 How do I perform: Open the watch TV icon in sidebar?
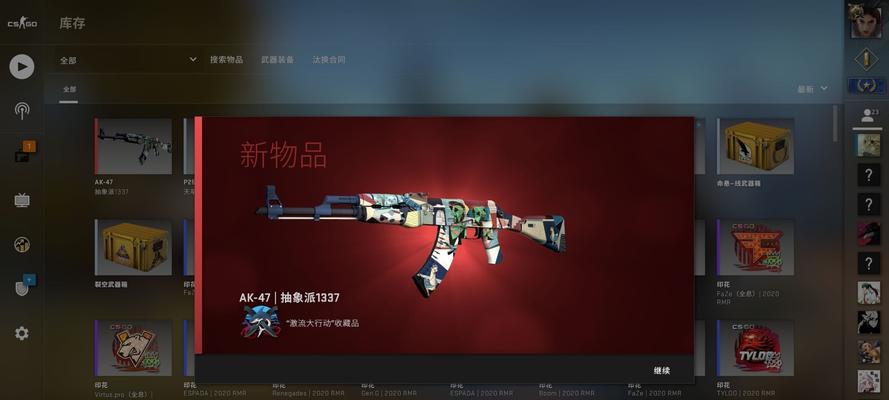22,200
